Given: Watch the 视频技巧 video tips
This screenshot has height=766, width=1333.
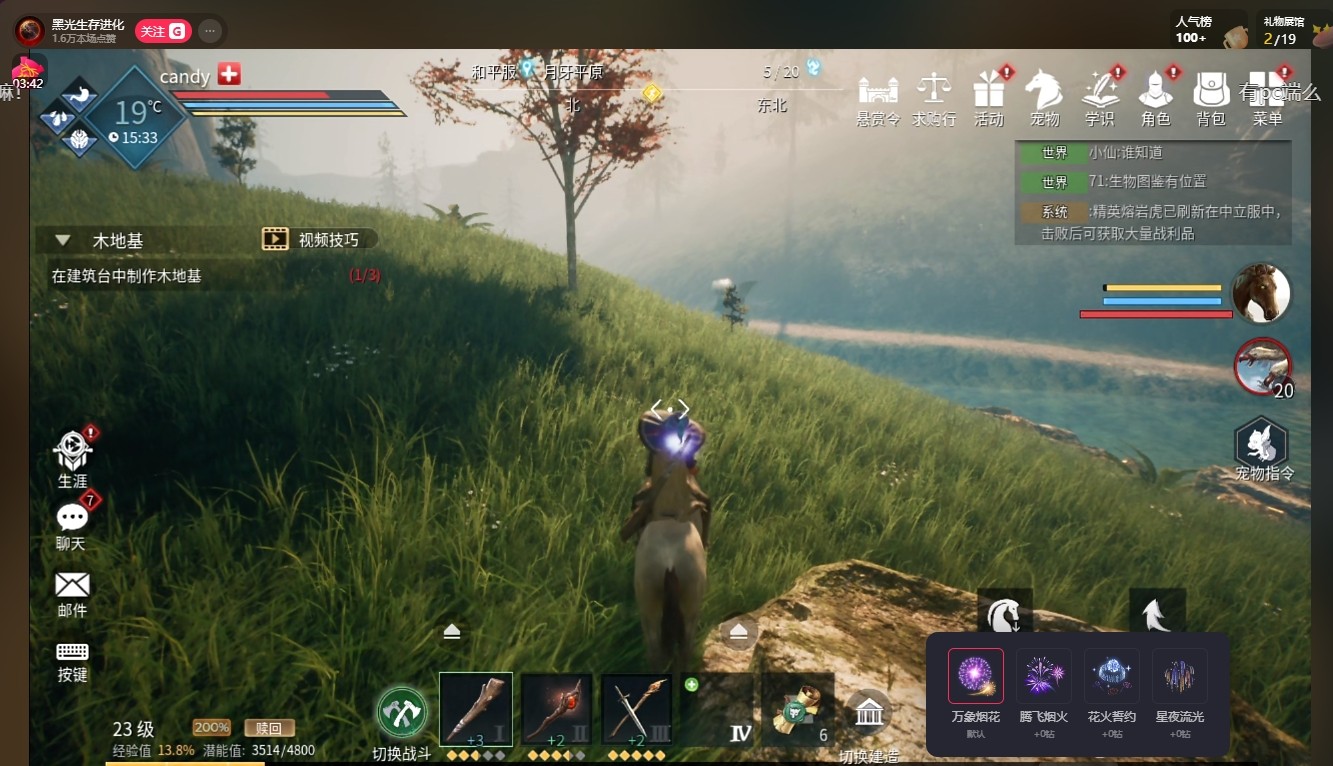Looking at the screenshot, I should click(318, 239).
